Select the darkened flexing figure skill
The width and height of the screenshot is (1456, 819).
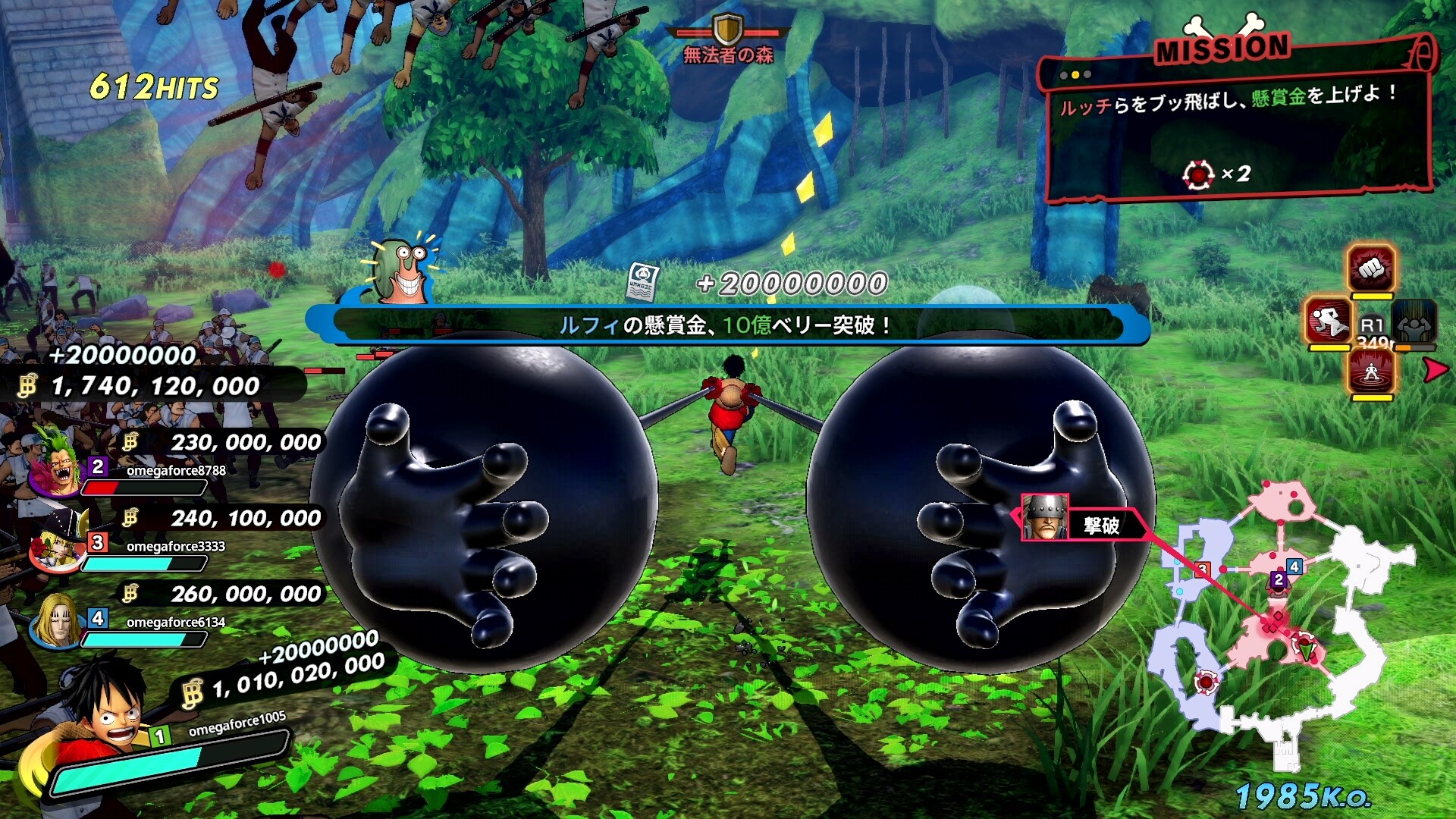pyautogui.click(x=1414, y=321)
